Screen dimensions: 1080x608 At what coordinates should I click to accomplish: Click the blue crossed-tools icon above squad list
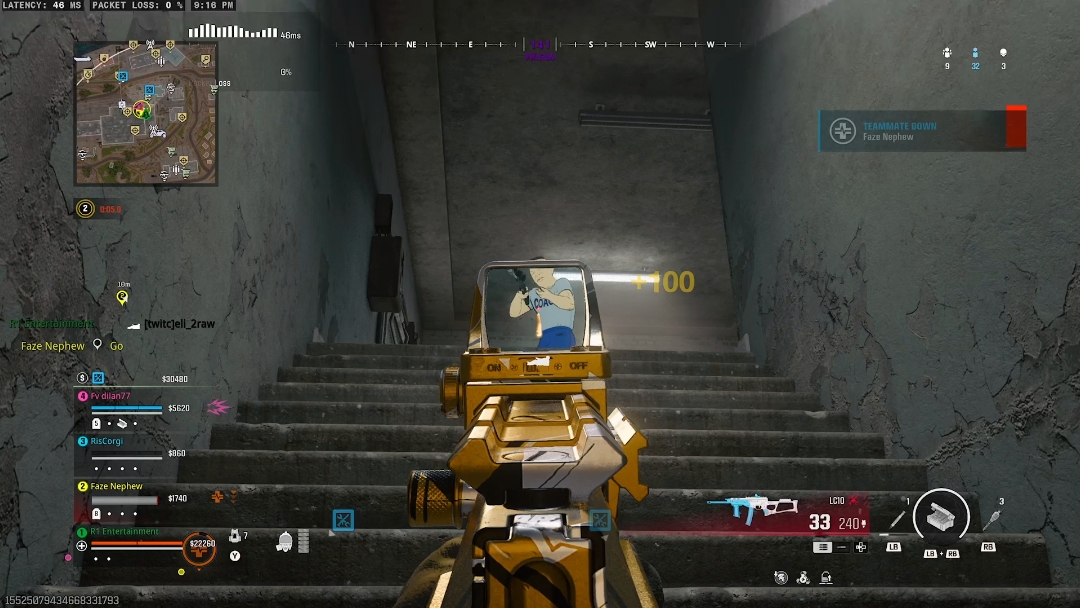[98, 378]
